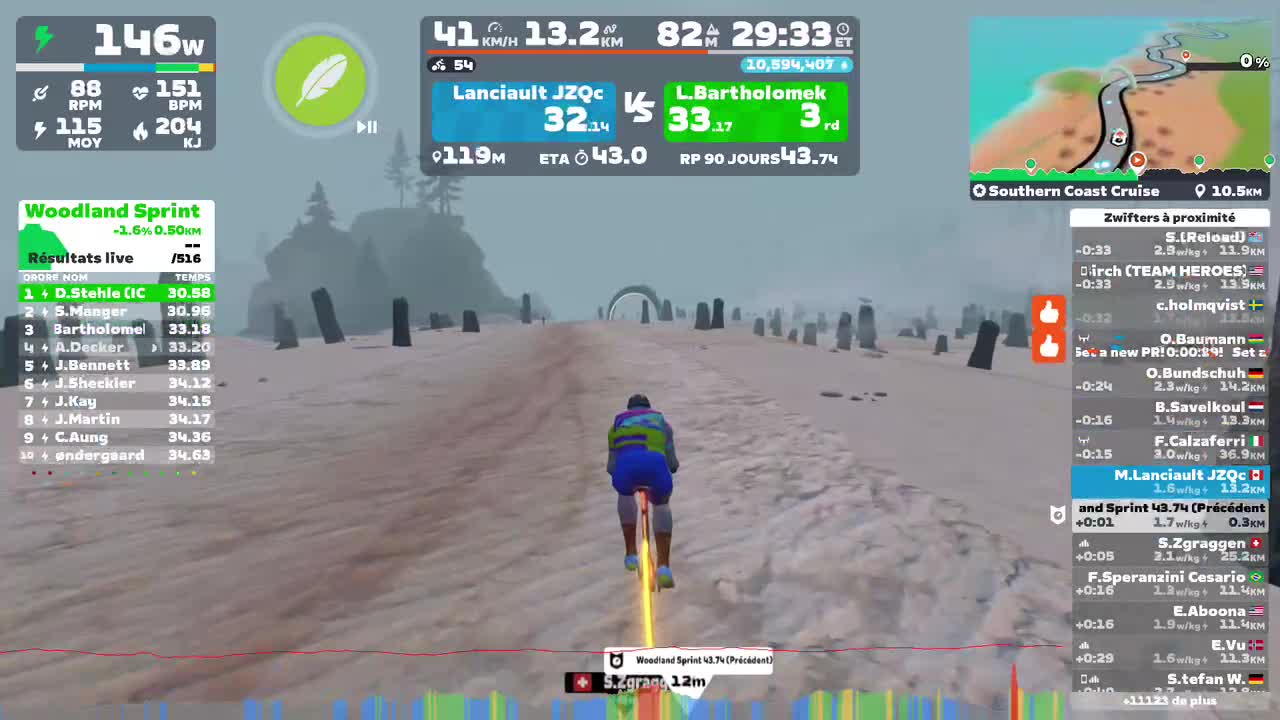Image resolution: width=1280 pixels, height=720 pixels.
Task: Open the Woodland Sprint results panel
Action: click(114, 211)
